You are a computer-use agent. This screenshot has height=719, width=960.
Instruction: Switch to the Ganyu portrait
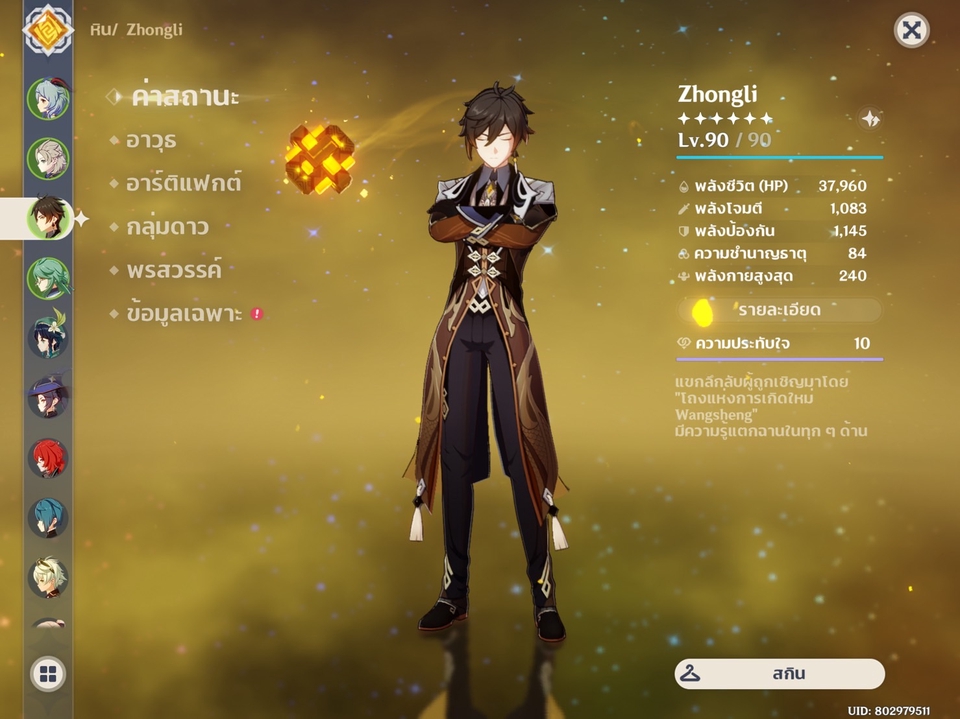pos(48,98)
